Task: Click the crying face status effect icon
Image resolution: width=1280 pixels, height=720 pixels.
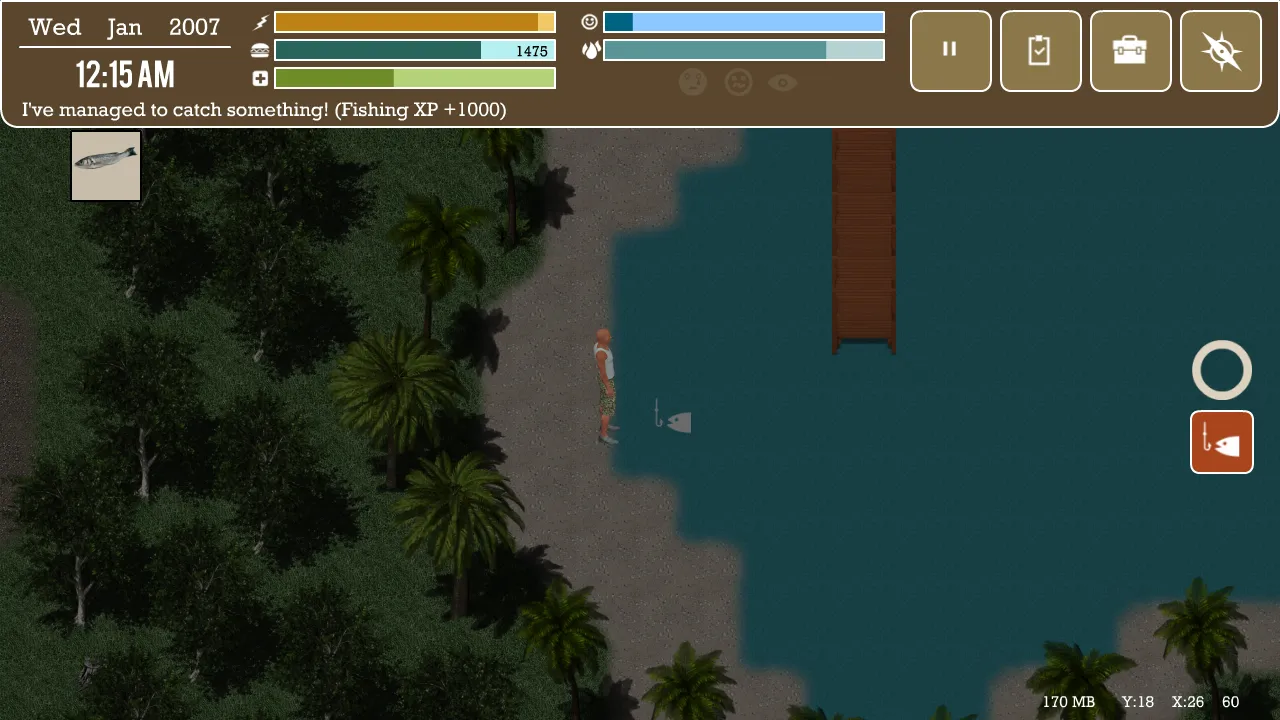Action: [x=694, y=82]
